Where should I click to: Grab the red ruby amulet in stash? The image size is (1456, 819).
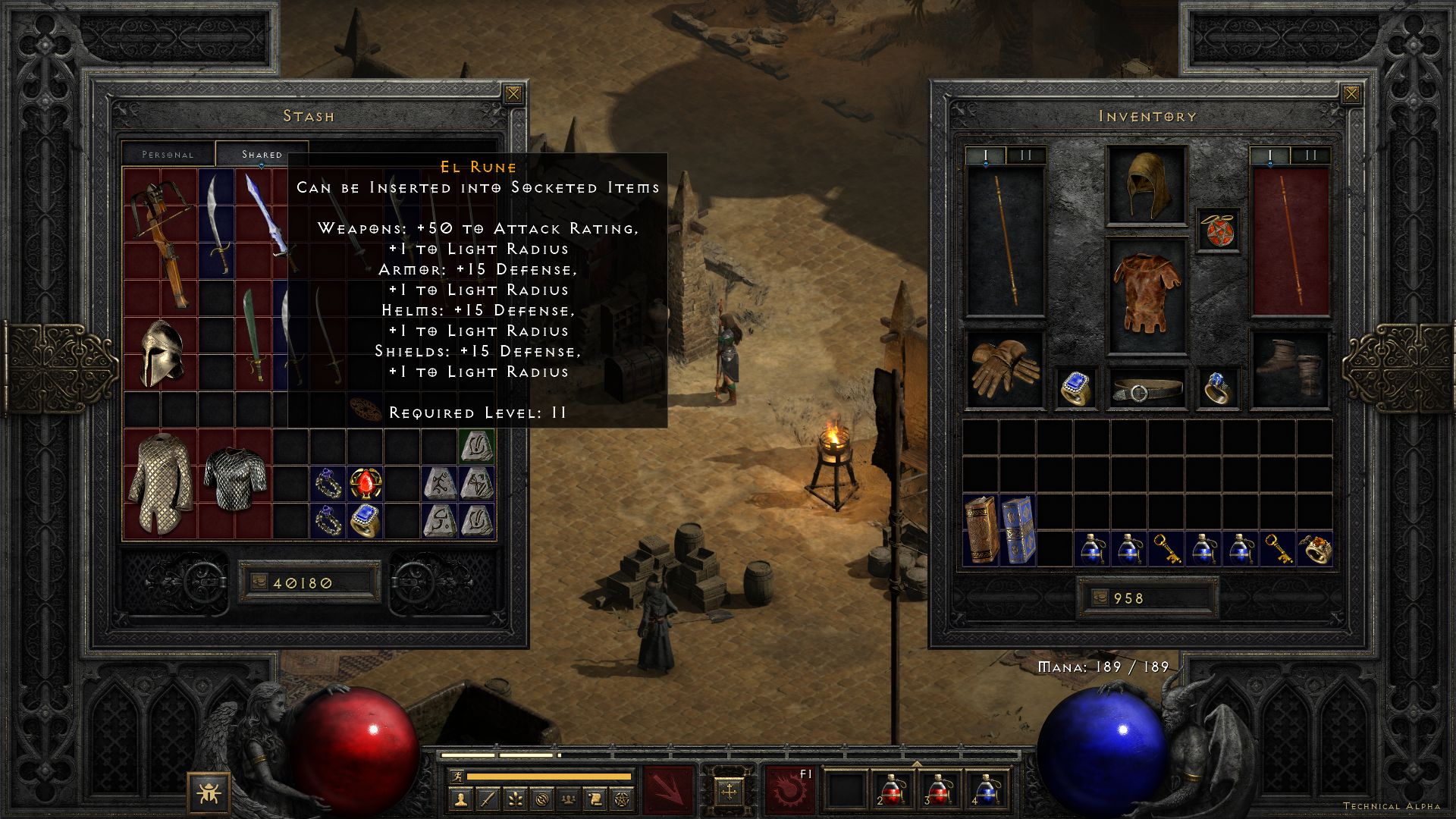tap(365, 483)
